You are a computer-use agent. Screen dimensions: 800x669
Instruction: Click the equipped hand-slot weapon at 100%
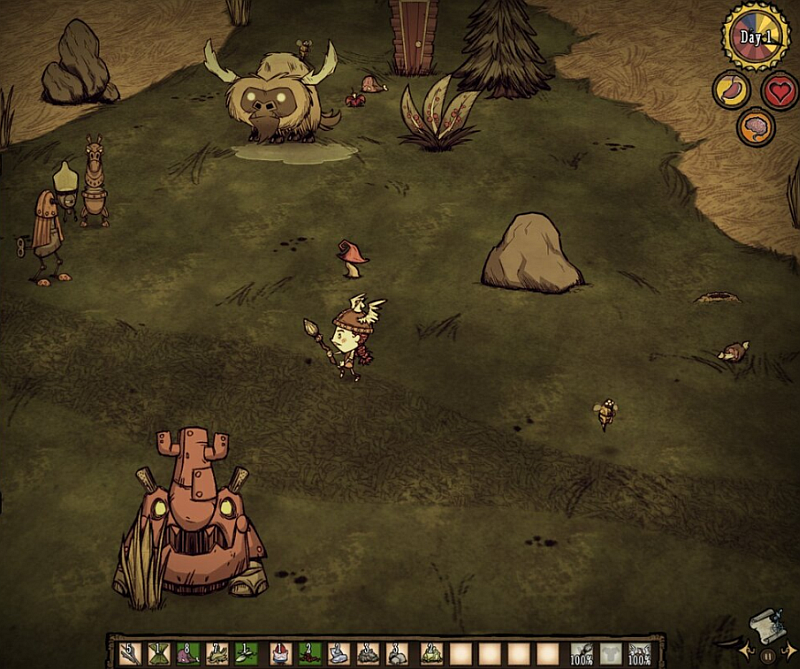[x=580, y=654]
